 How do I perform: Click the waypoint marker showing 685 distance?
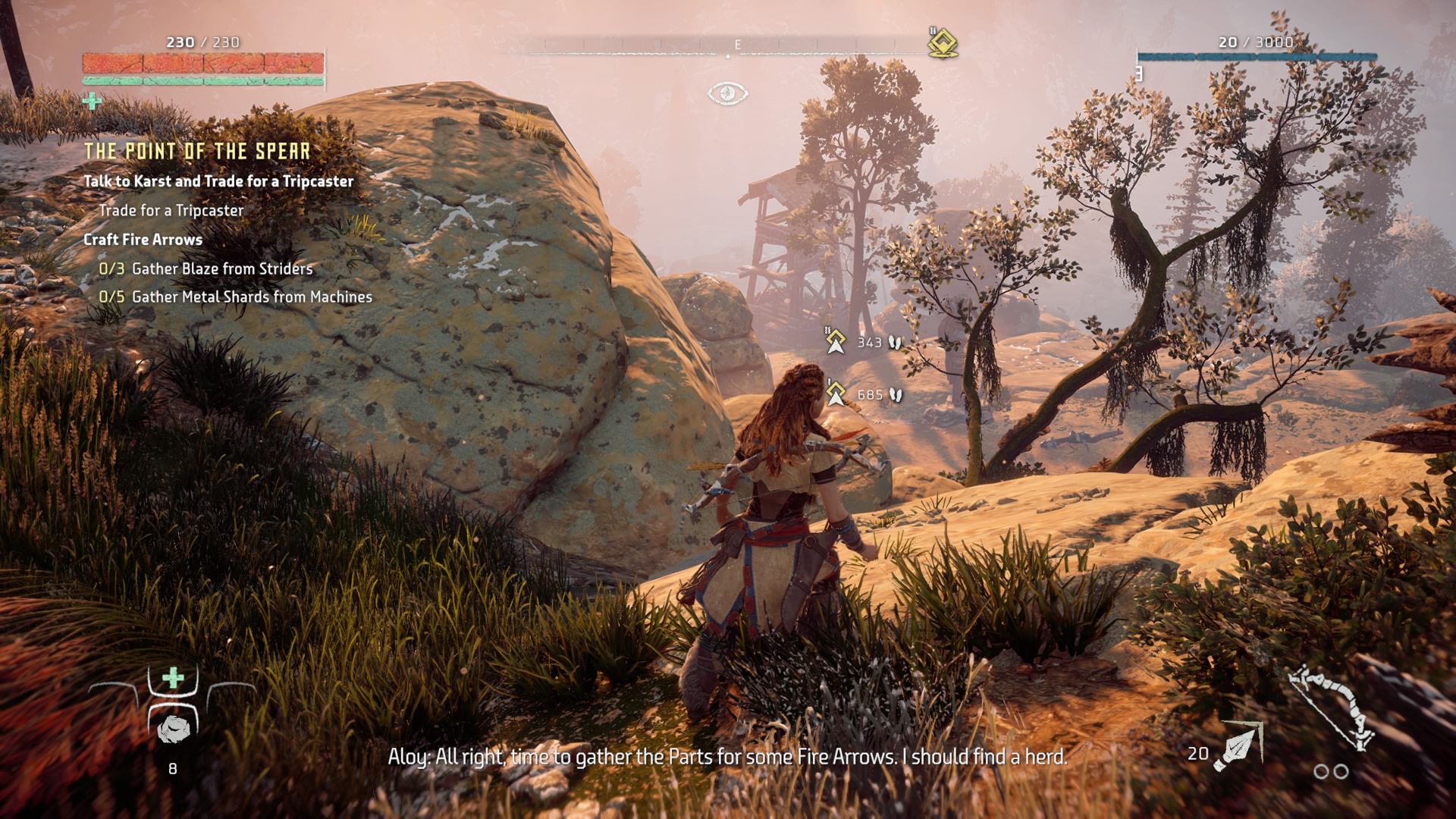point(836,394)
